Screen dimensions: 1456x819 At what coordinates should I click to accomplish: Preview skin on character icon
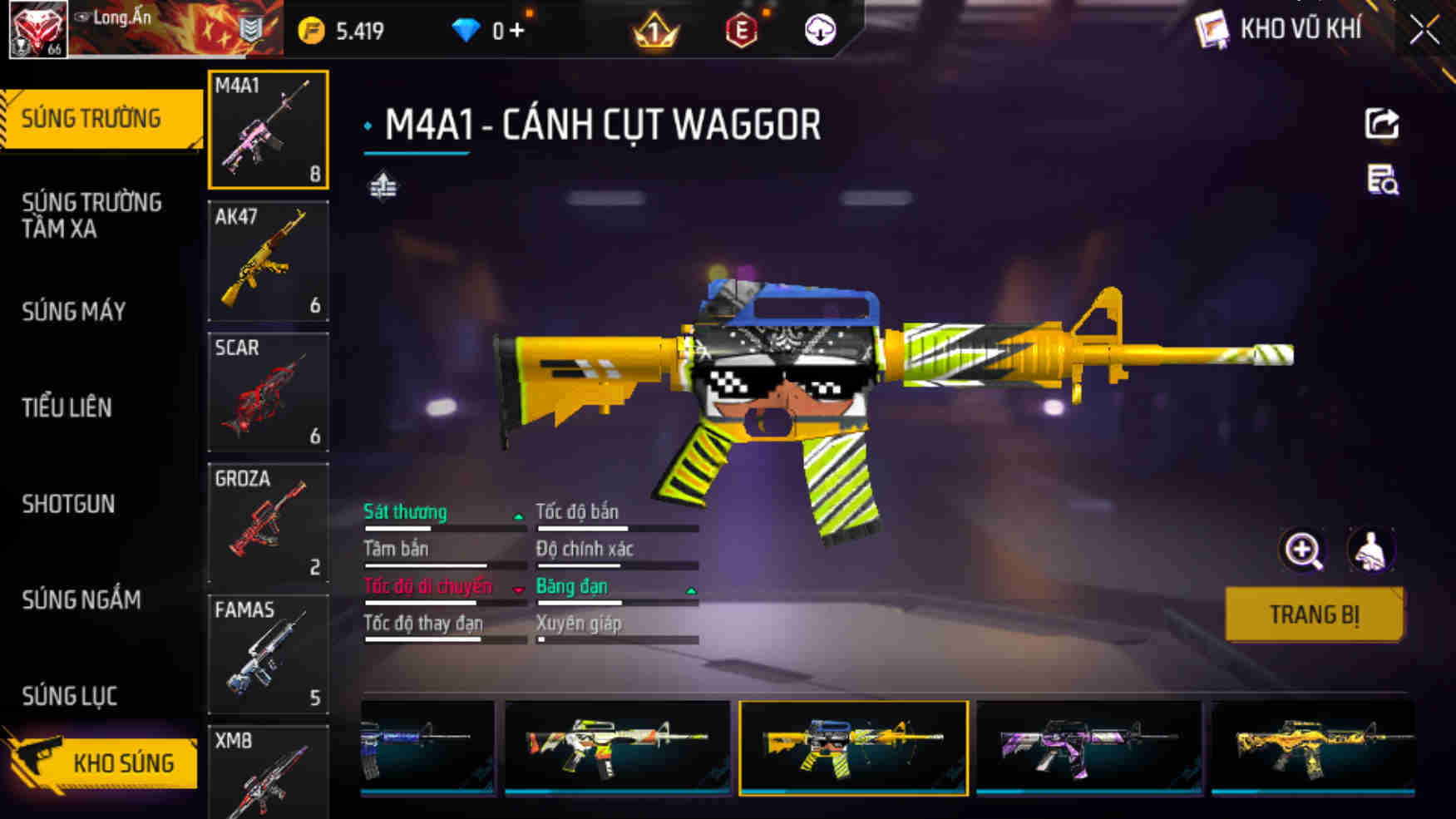[x=1370, y=550]
